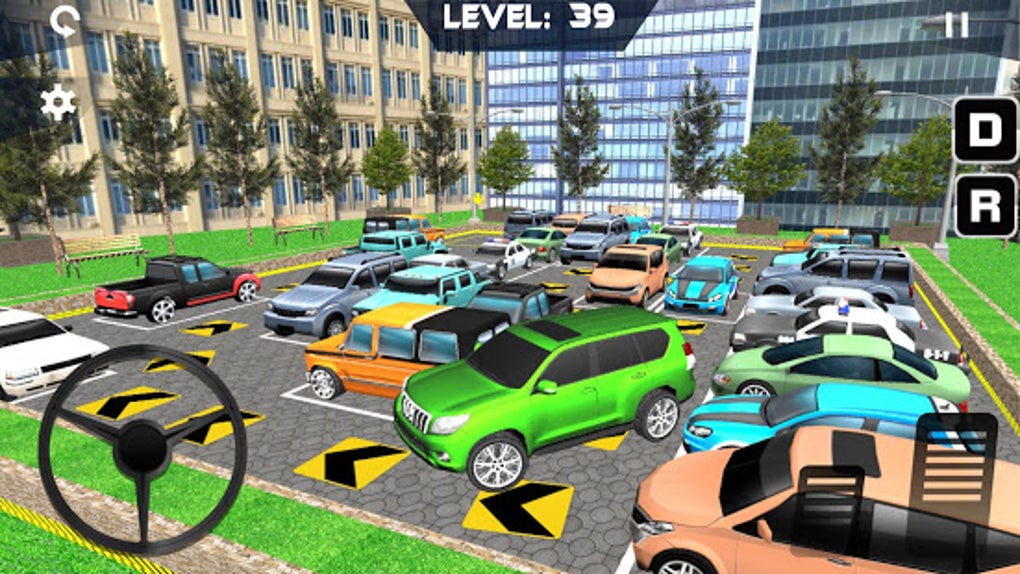Image resolution: width=1020 pixels, height=574 pixels.
Task: Pause the game
Action: (957, 25)
